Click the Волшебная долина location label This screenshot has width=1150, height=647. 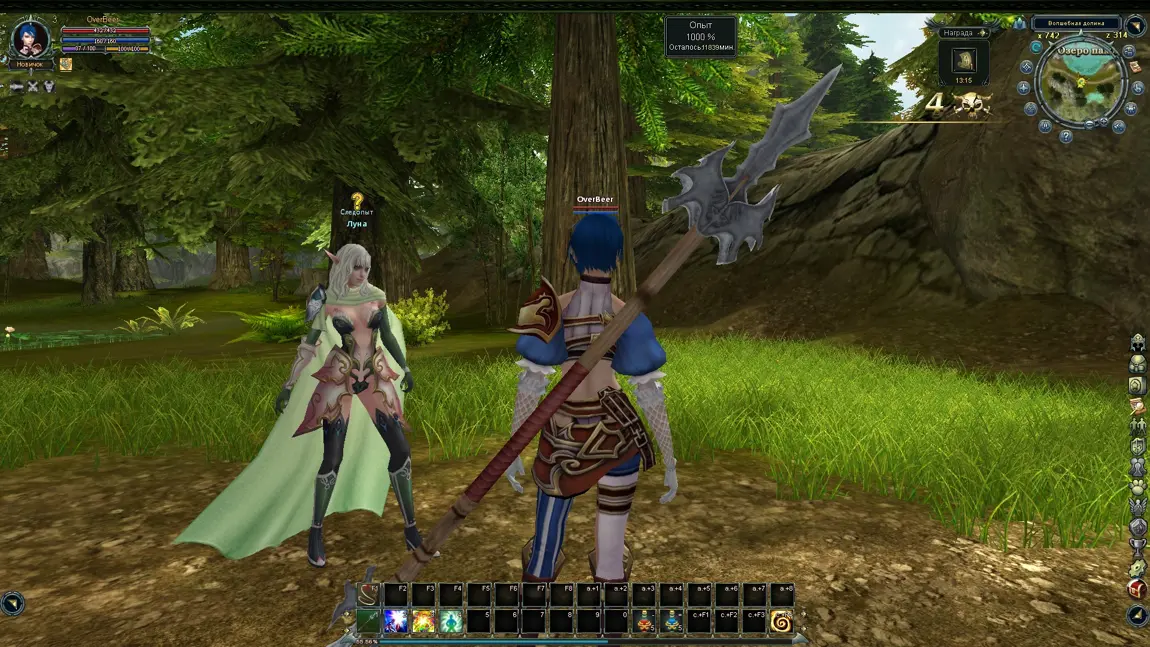(1076, 23)
